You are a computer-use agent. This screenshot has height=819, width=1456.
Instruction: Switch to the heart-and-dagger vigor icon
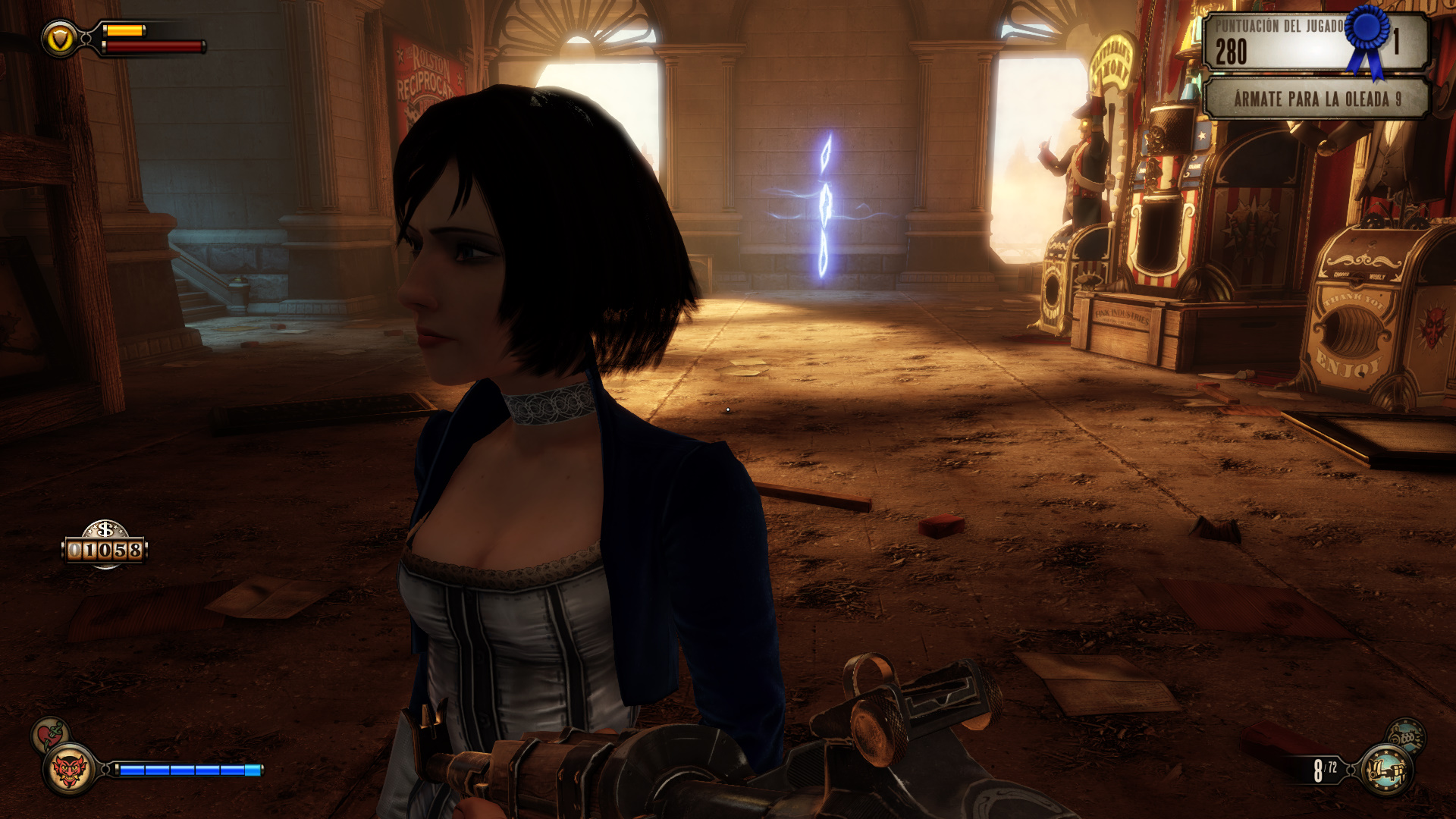[x=50, y=734]
